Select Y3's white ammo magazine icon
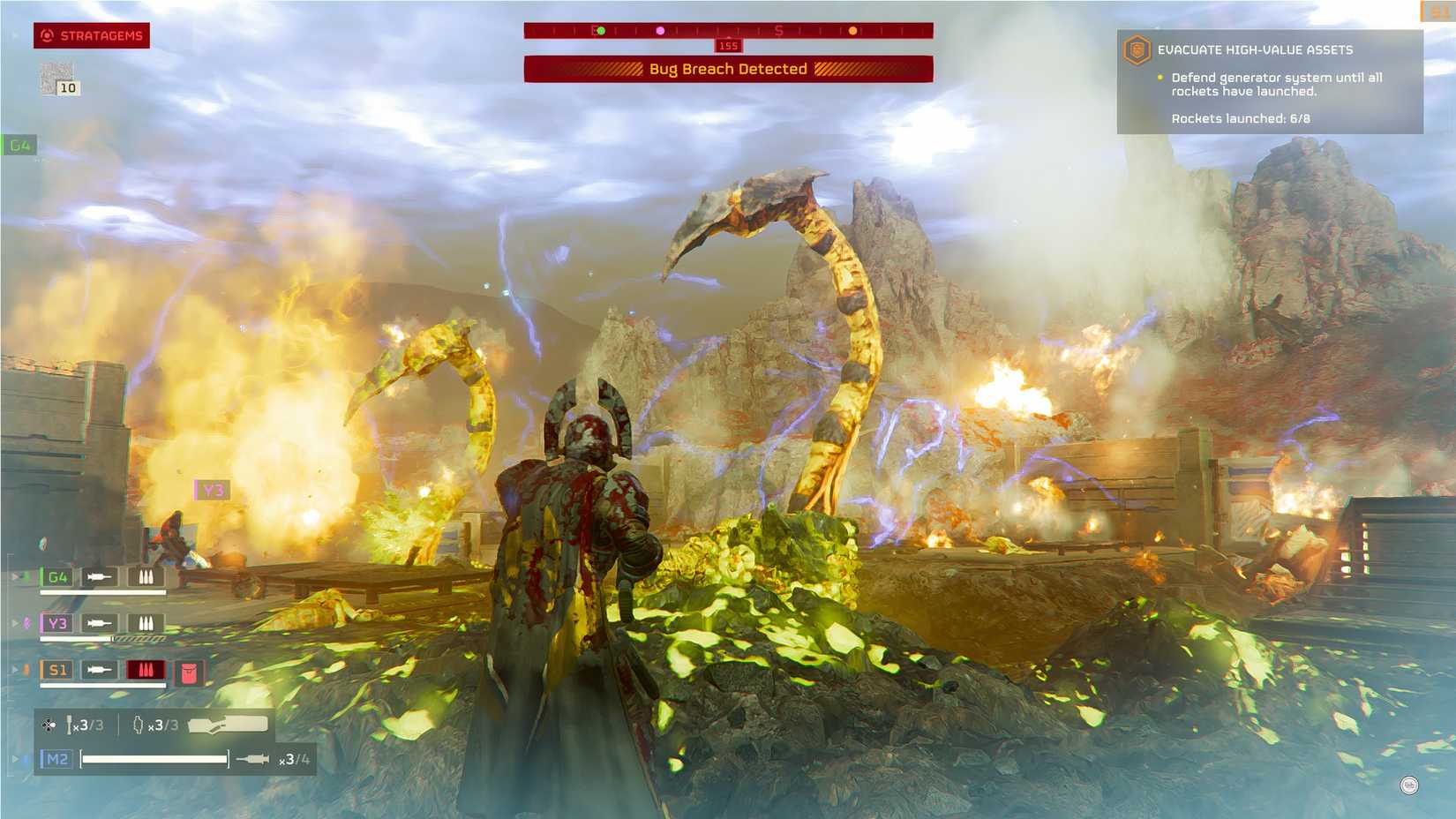Viewport: 1456px width, 819px height. 146,623
